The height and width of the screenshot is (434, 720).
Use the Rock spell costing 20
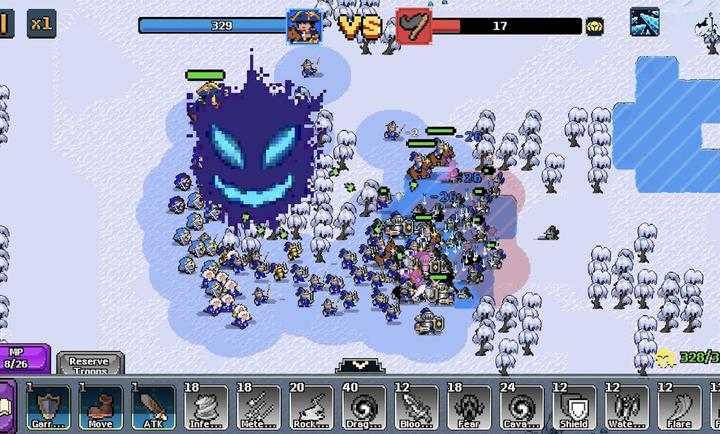[310, 407]
